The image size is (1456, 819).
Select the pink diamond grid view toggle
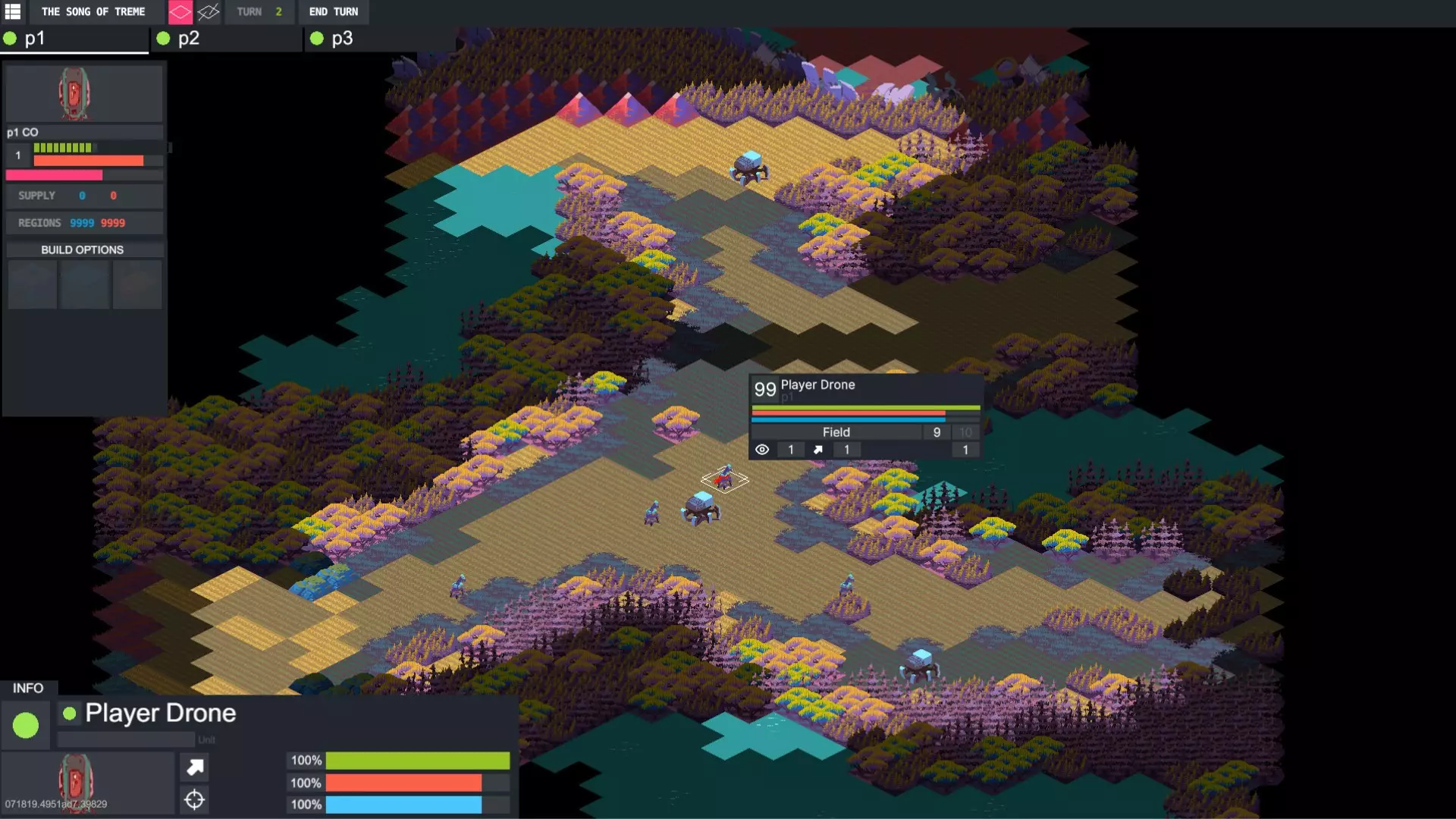click(x=180, y=11)
